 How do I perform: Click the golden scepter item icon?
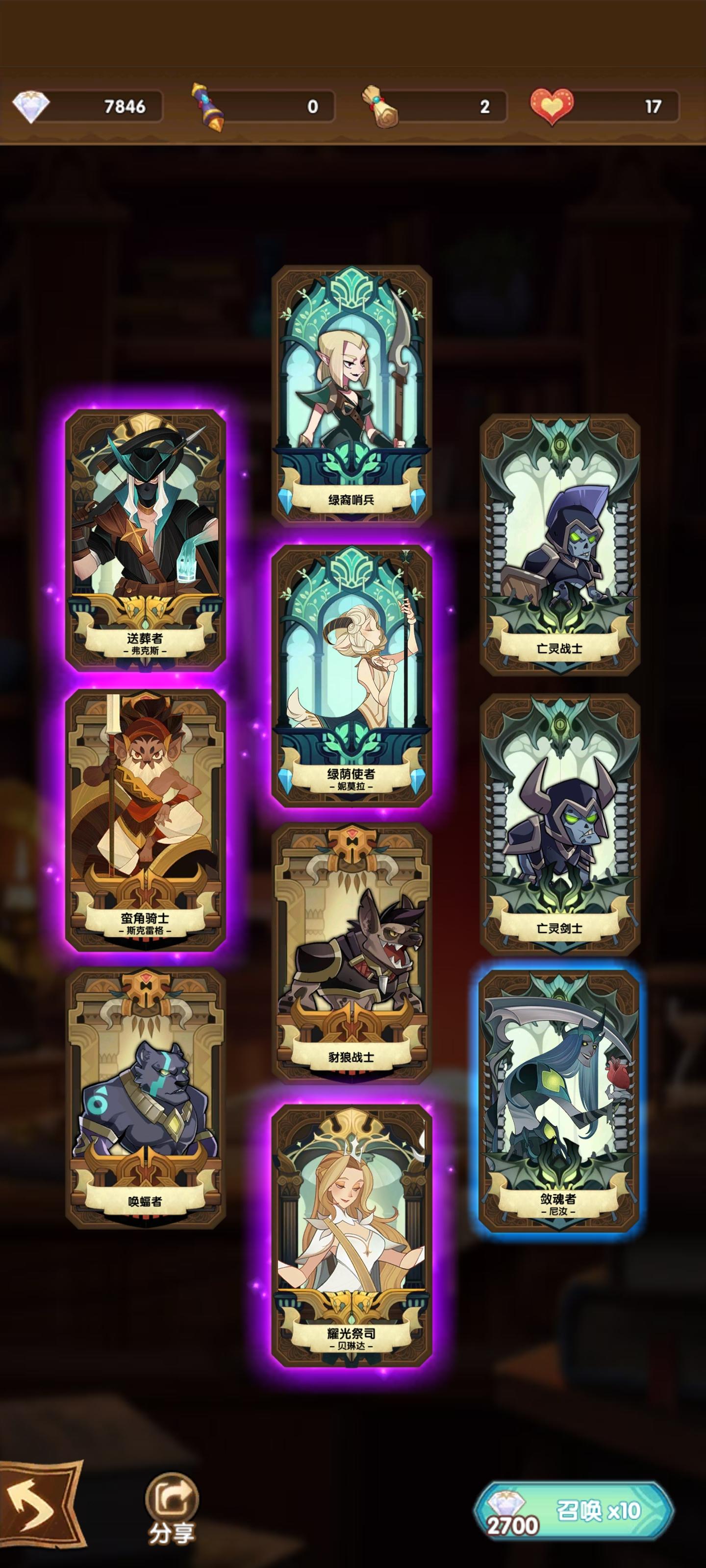coord(208,105)
